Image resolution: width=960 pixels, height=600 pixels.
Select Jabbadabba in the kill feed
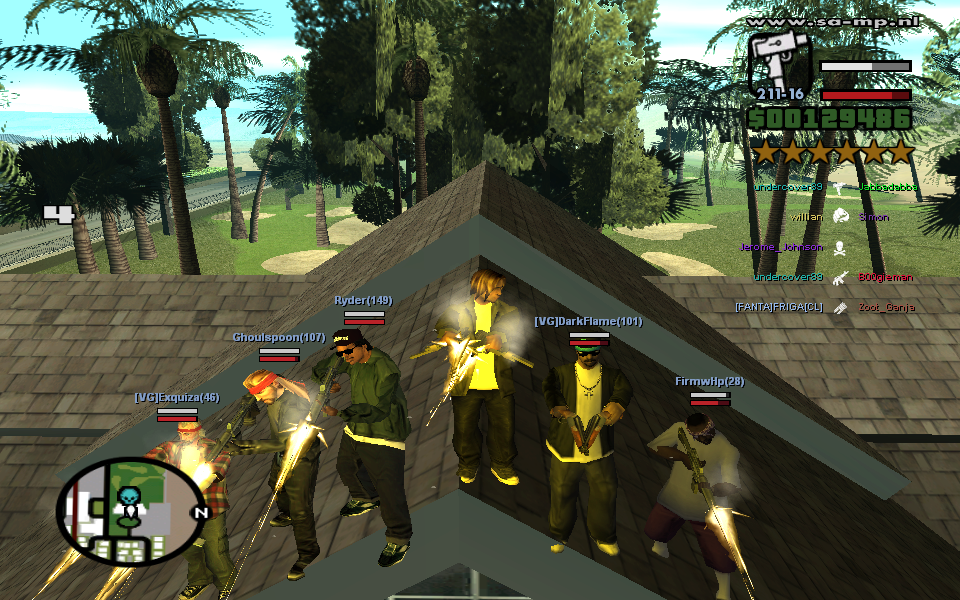pyautogui.click(x=885, y=187)
